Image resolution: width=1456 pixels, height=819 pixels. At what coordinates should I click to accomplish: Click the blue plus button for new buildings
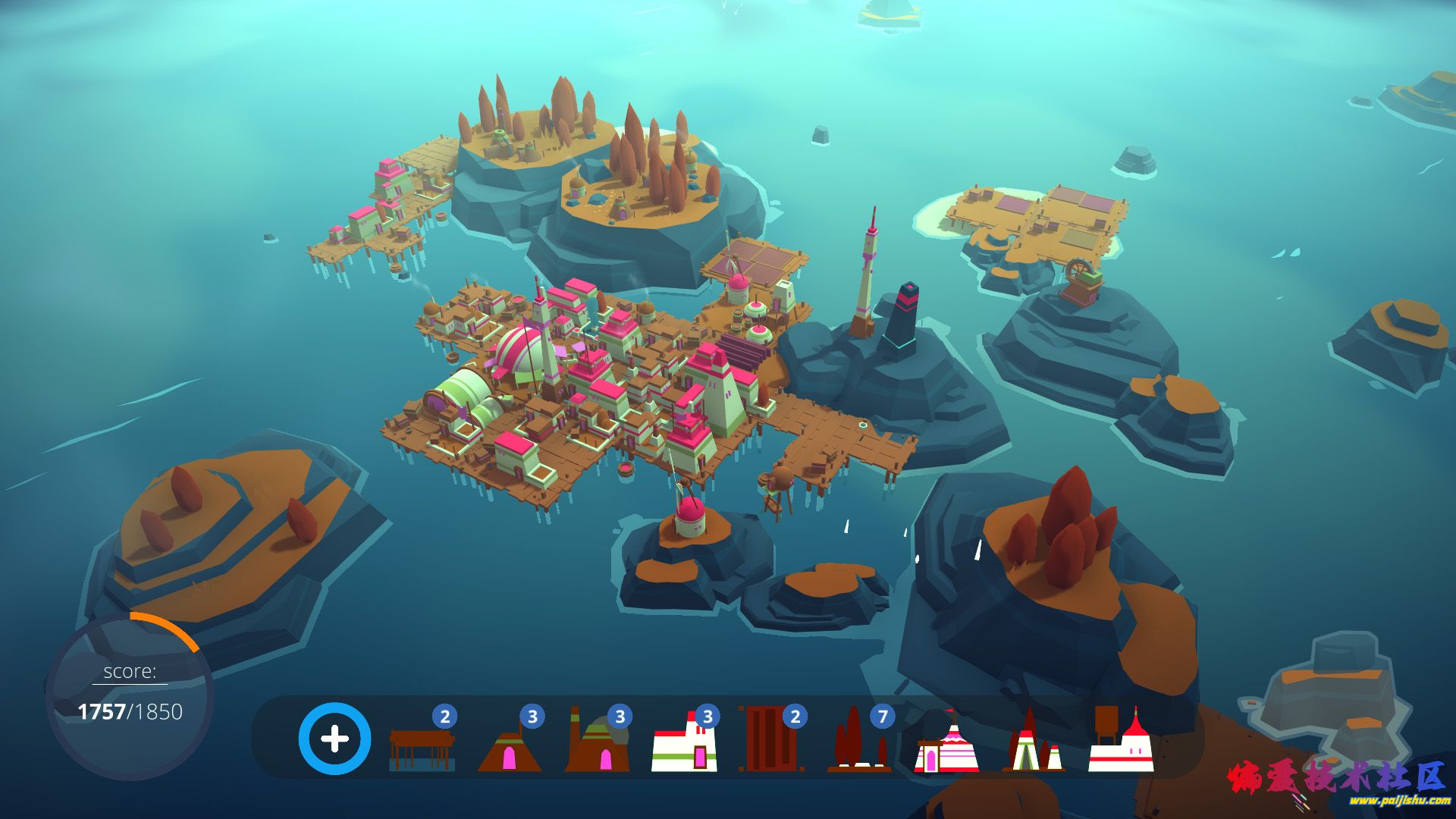point(334,739)
